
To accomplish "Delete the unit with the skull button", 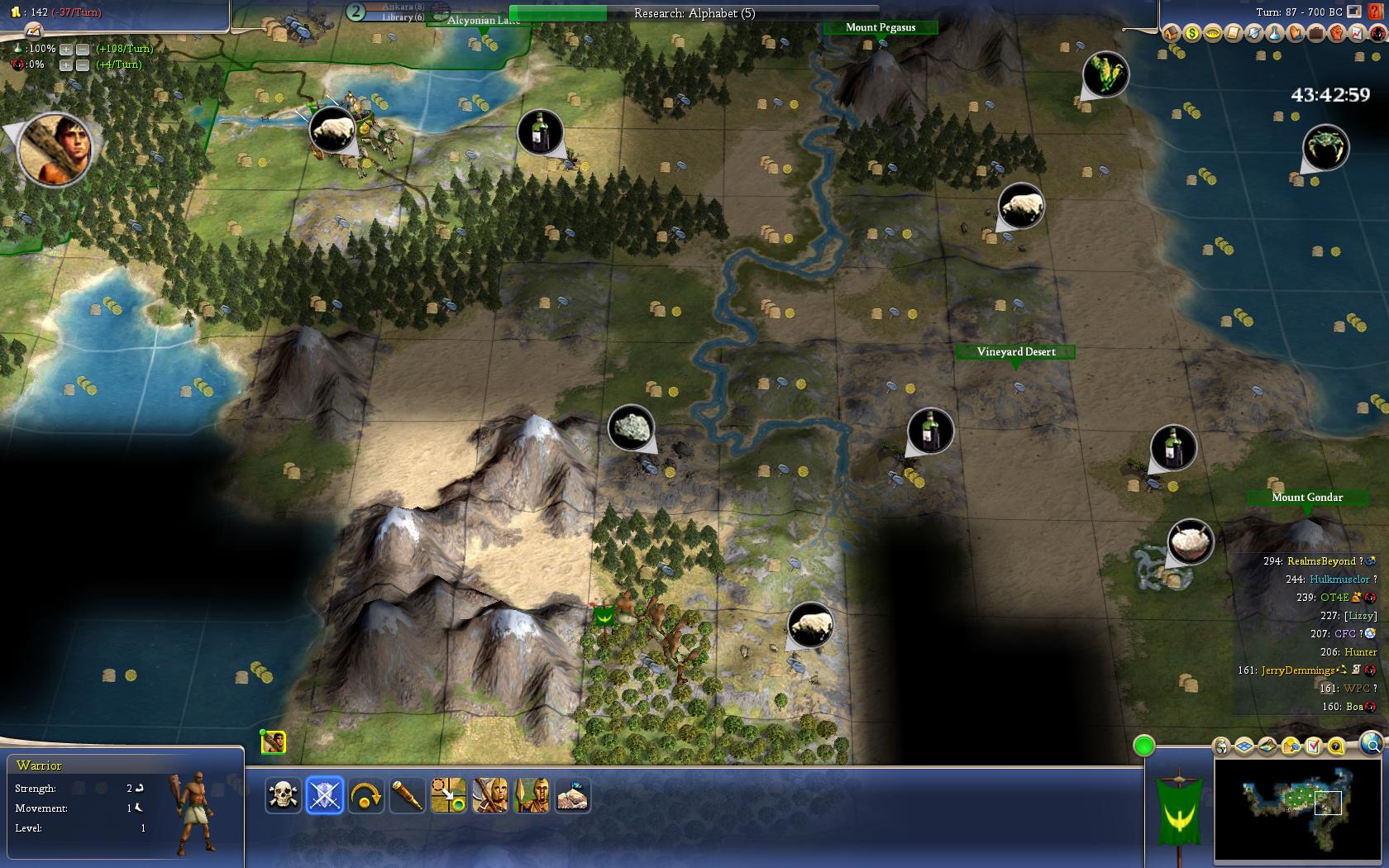I will pyautogui.click(x=284, y=795).
